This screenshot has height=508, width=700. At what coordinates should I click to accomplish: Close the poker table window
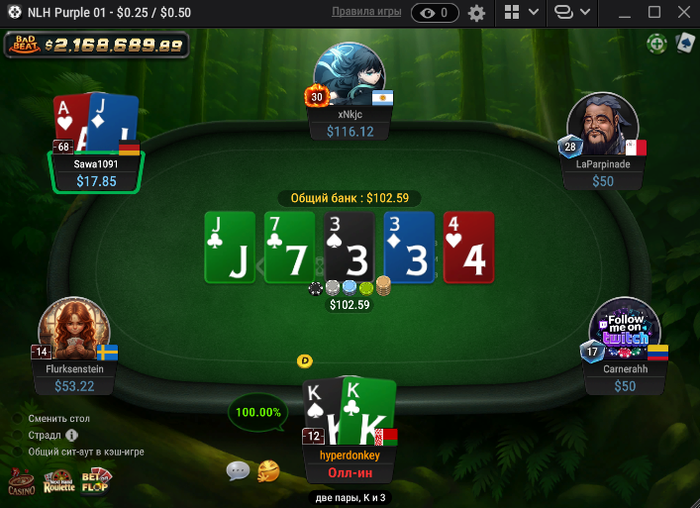point(683,13)
